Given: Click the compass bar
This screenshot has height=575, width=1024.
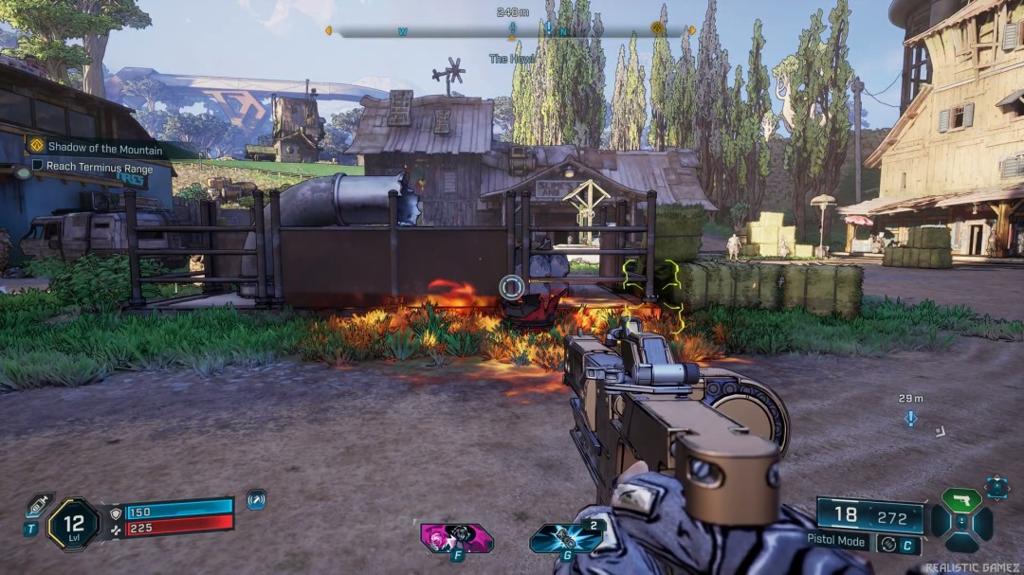Looking at the screenshot, I should (x=510, y=31).
